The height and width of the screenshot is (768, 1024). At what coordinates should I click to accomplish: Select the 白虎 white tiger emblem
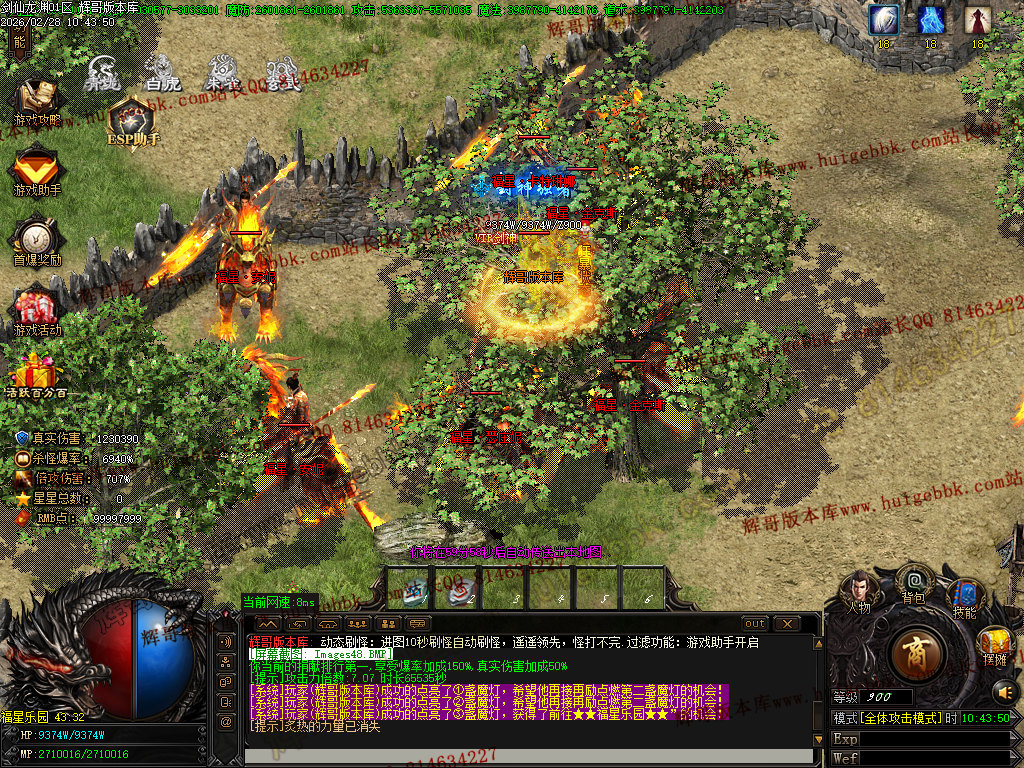pyautogui.click(x=163, y=73)
